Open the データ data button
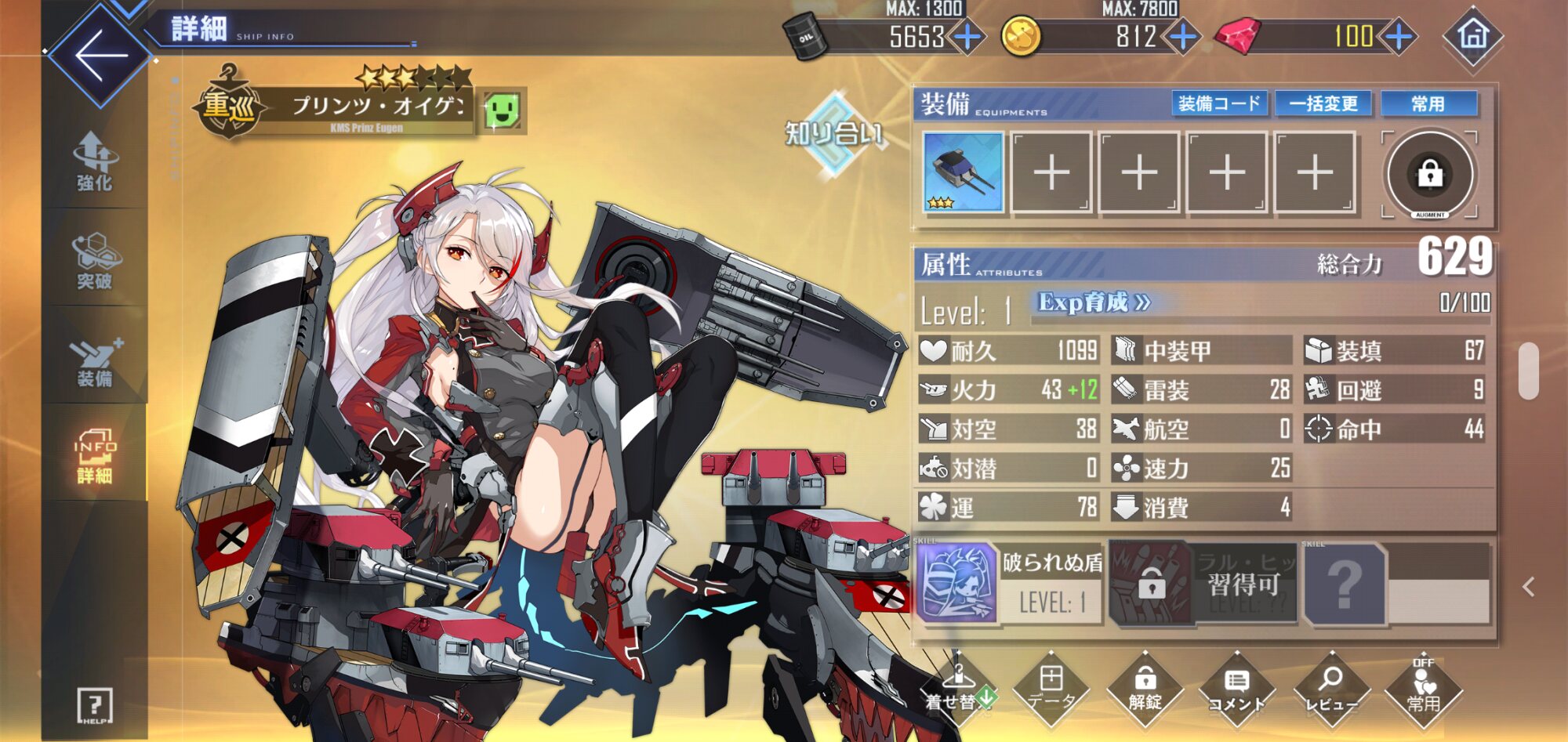This screenshot has height=742, width=1568. (1051, 691)
